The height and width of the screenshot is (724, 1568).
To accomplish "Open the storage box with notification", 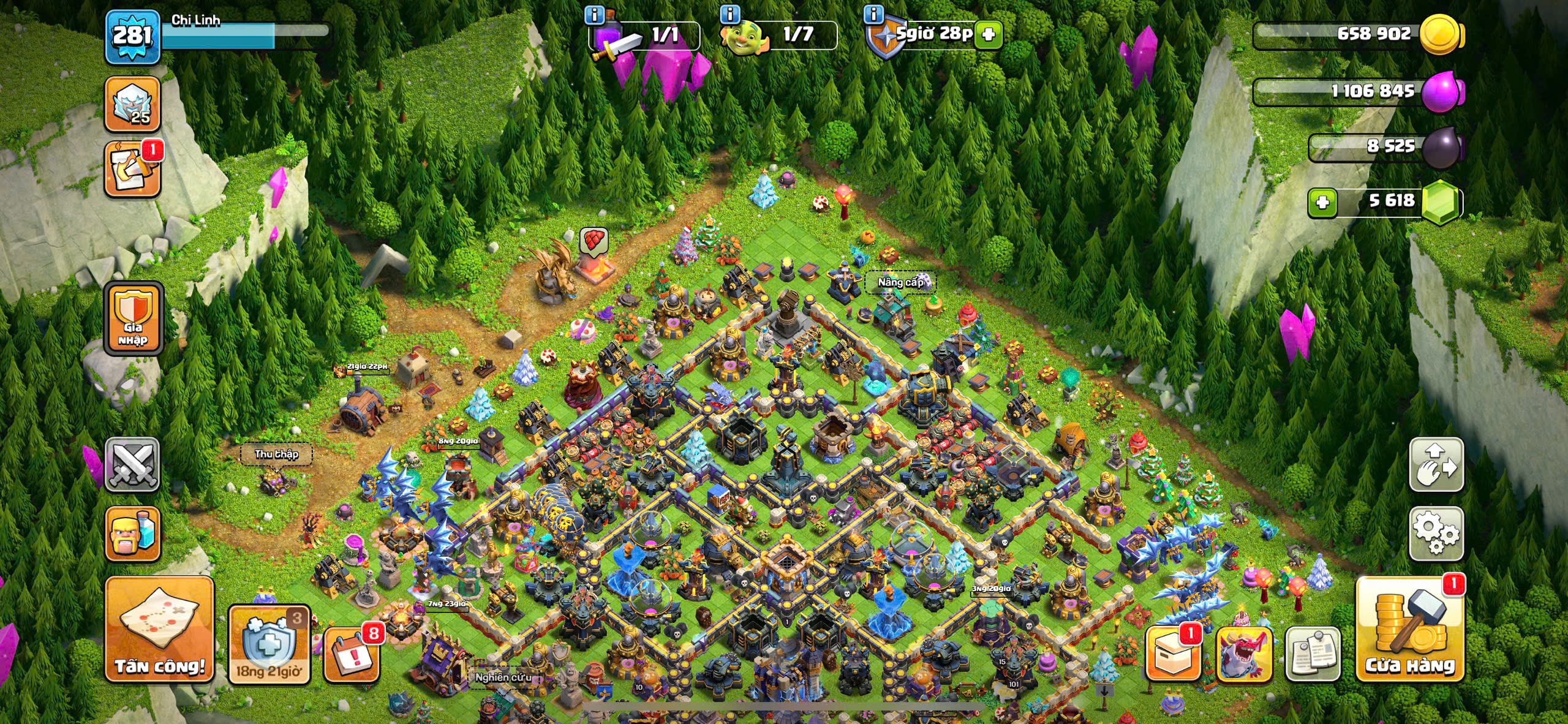I will click(1172, 654).
